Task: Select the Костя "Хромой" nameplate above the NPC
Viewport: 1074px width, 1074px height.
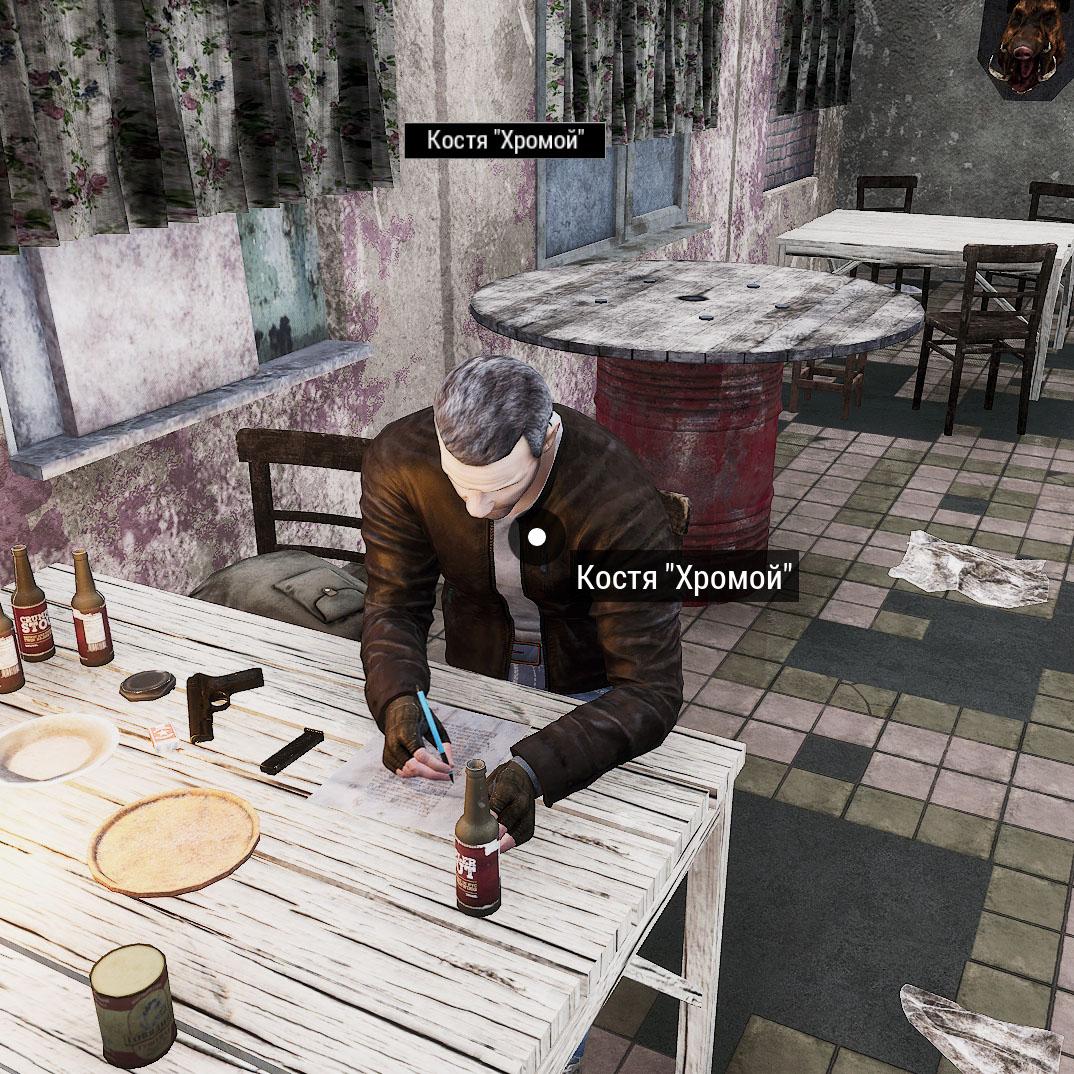Action: 504,141
